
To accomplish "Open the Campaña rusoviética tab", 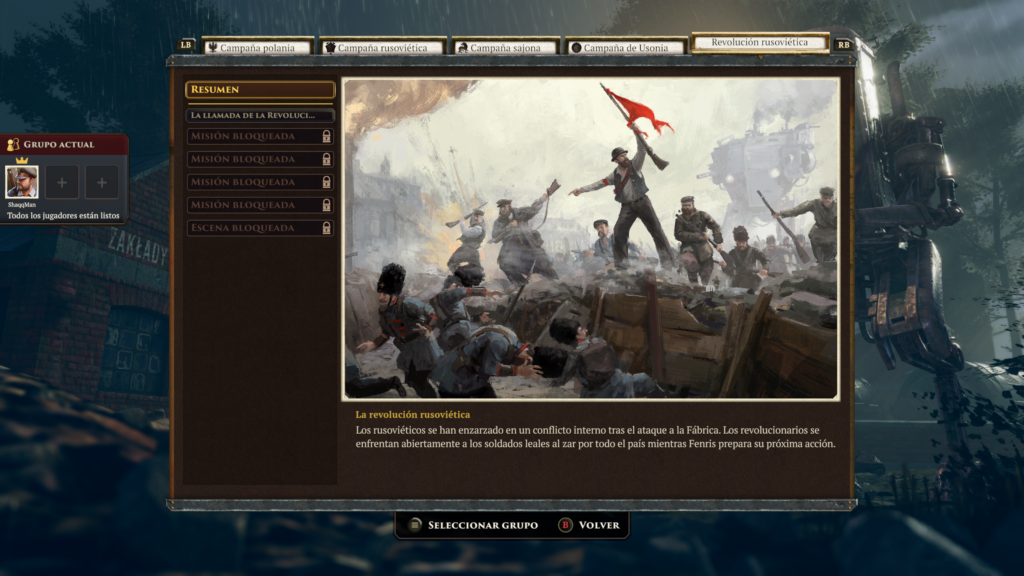I will [x=382, y=47].
